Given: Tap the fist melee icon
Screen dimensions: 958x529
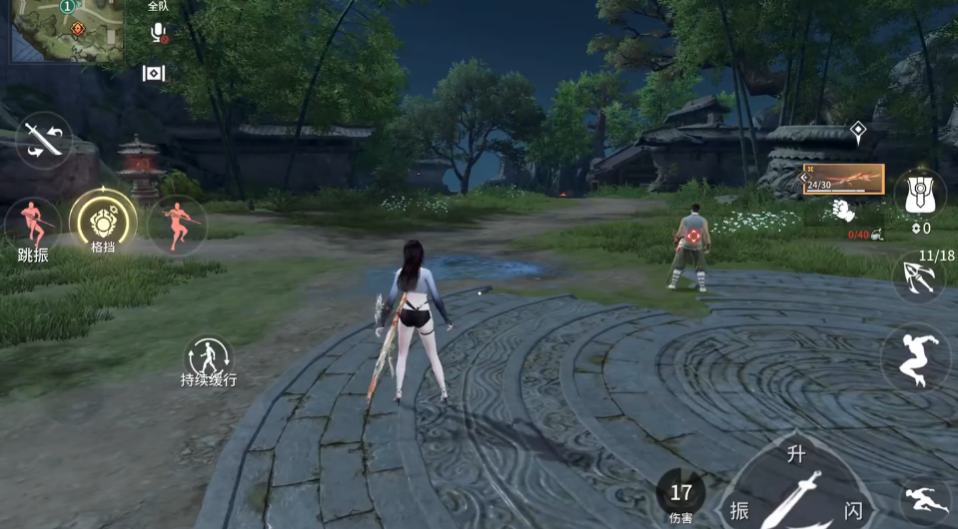Looking at the screenshot, I should tap(844, 211).
